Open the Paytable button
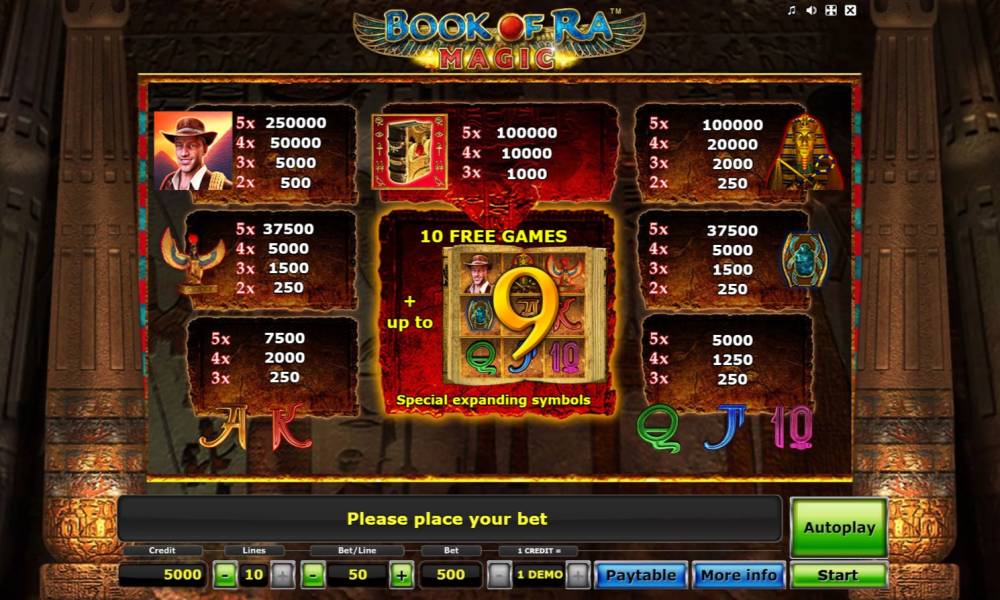The width and height of the screenshot is (1000, 600). pyautogui.click(x=640, y=575)
